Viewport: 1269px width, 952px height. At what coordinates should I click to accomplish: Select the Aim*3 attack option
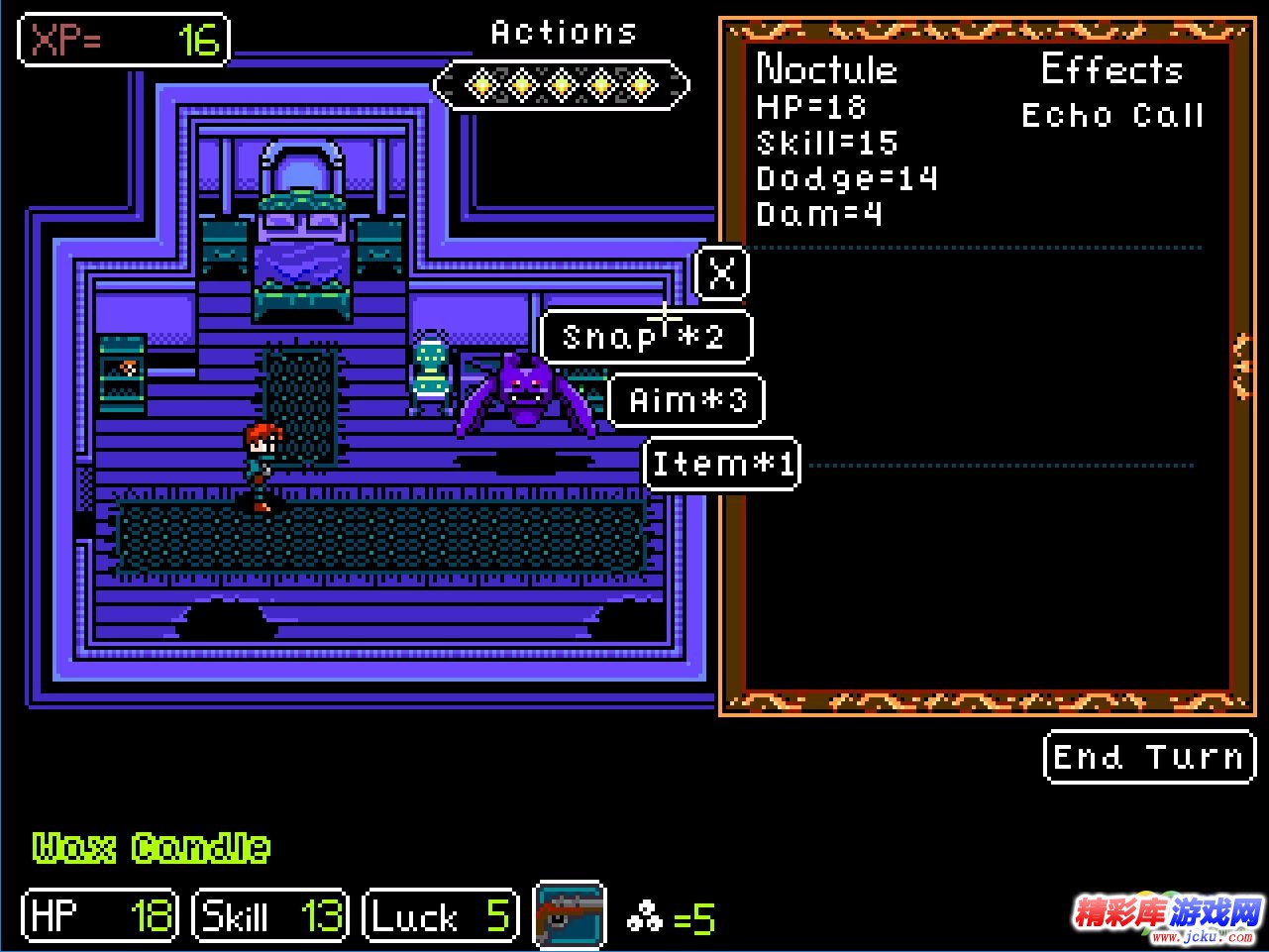(687, 400)
